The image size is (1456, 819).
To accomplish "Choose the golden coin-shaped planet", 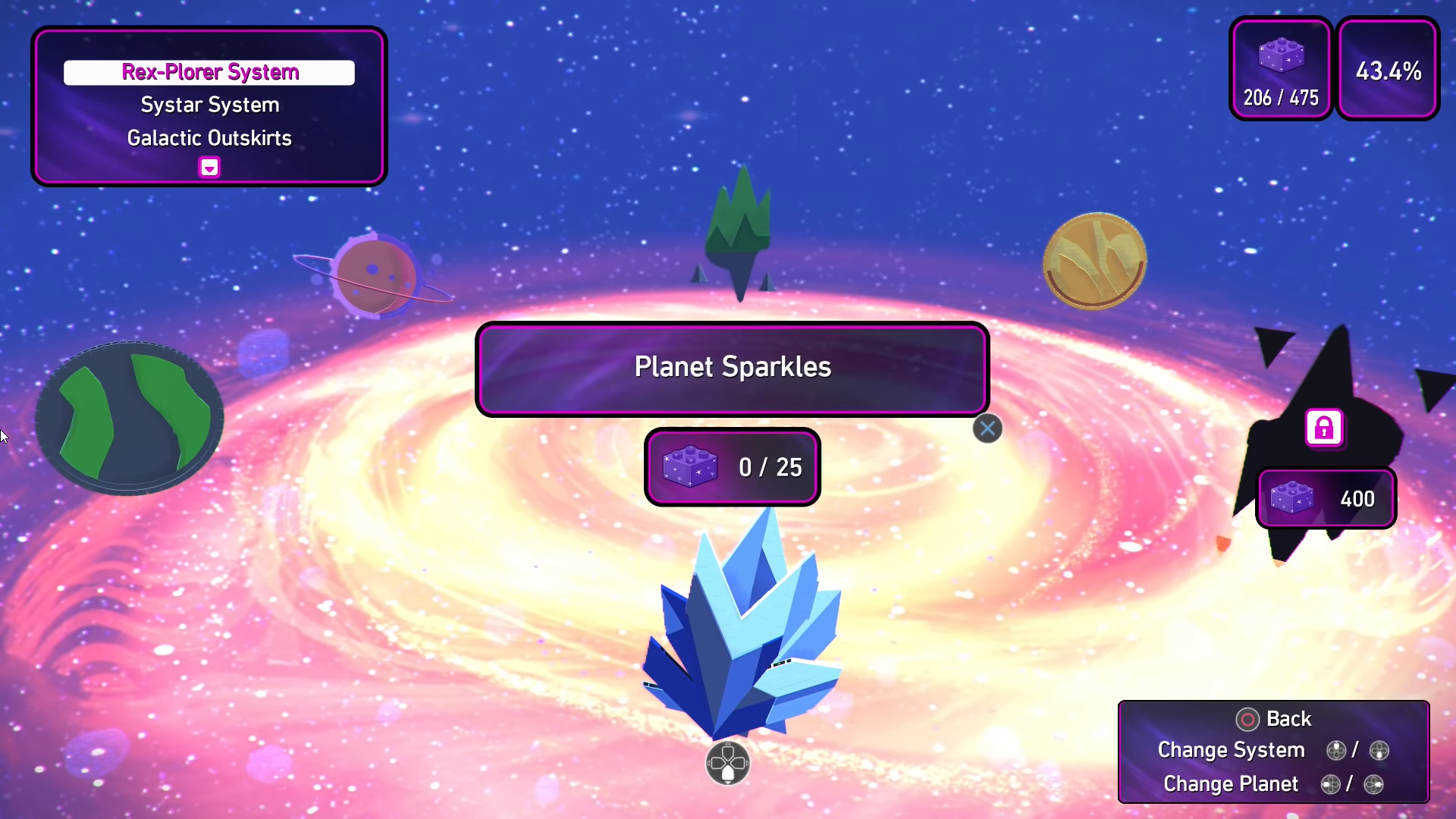I will pos(1094,261).
